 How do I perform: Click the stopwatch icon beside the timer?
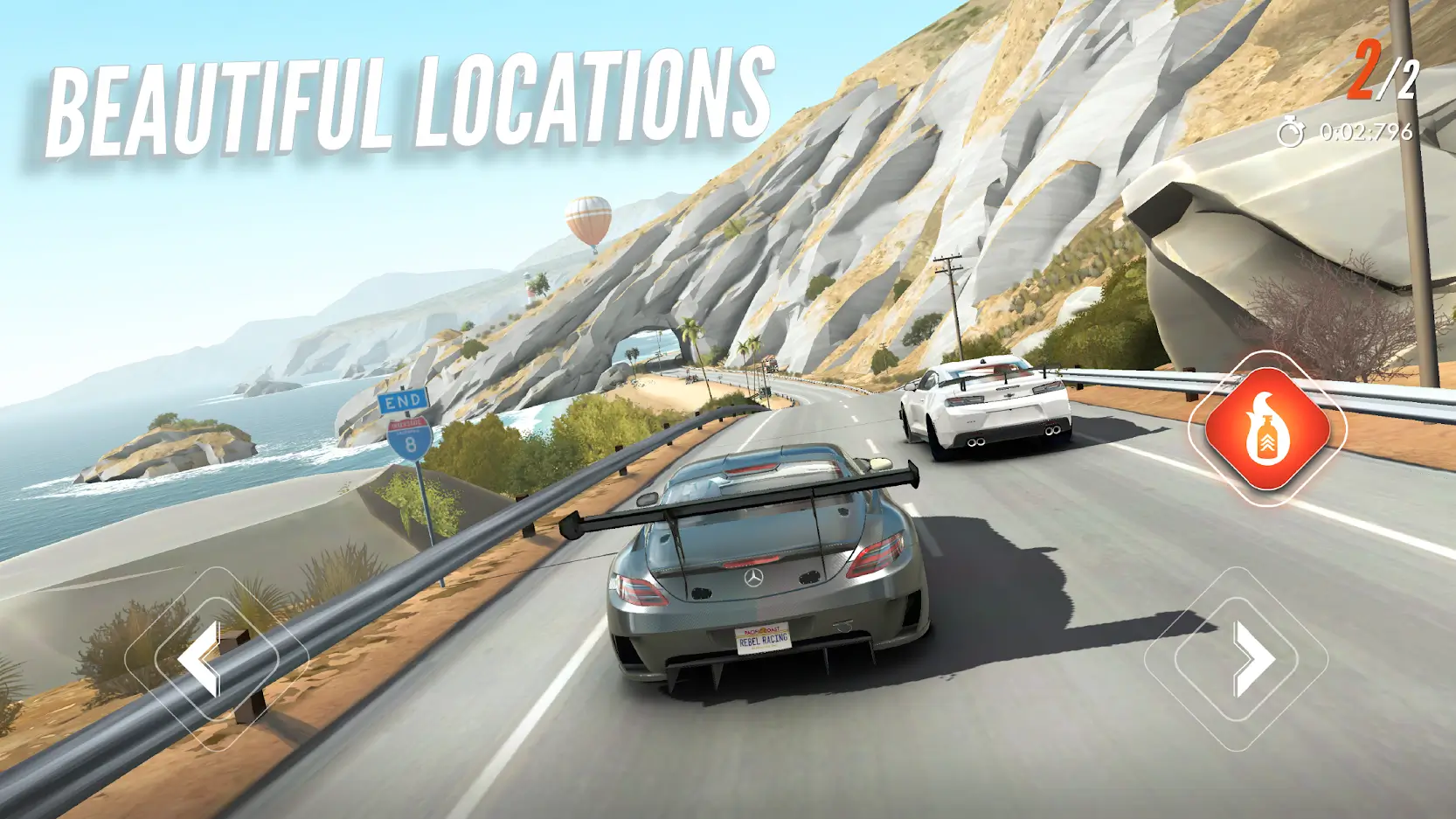click(x=1291, y=131)
